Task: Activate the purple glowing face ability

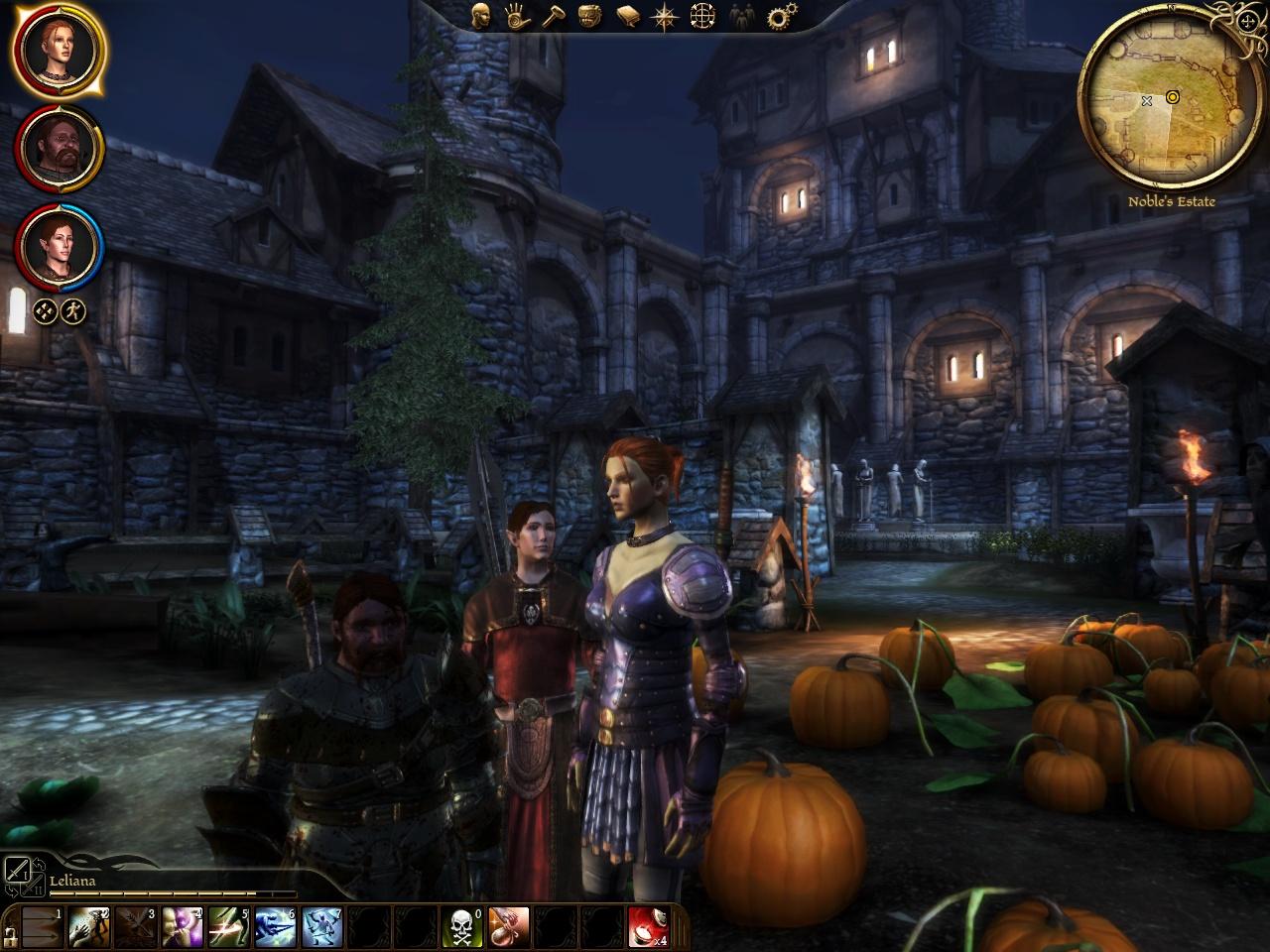Action: click(183, 926)
